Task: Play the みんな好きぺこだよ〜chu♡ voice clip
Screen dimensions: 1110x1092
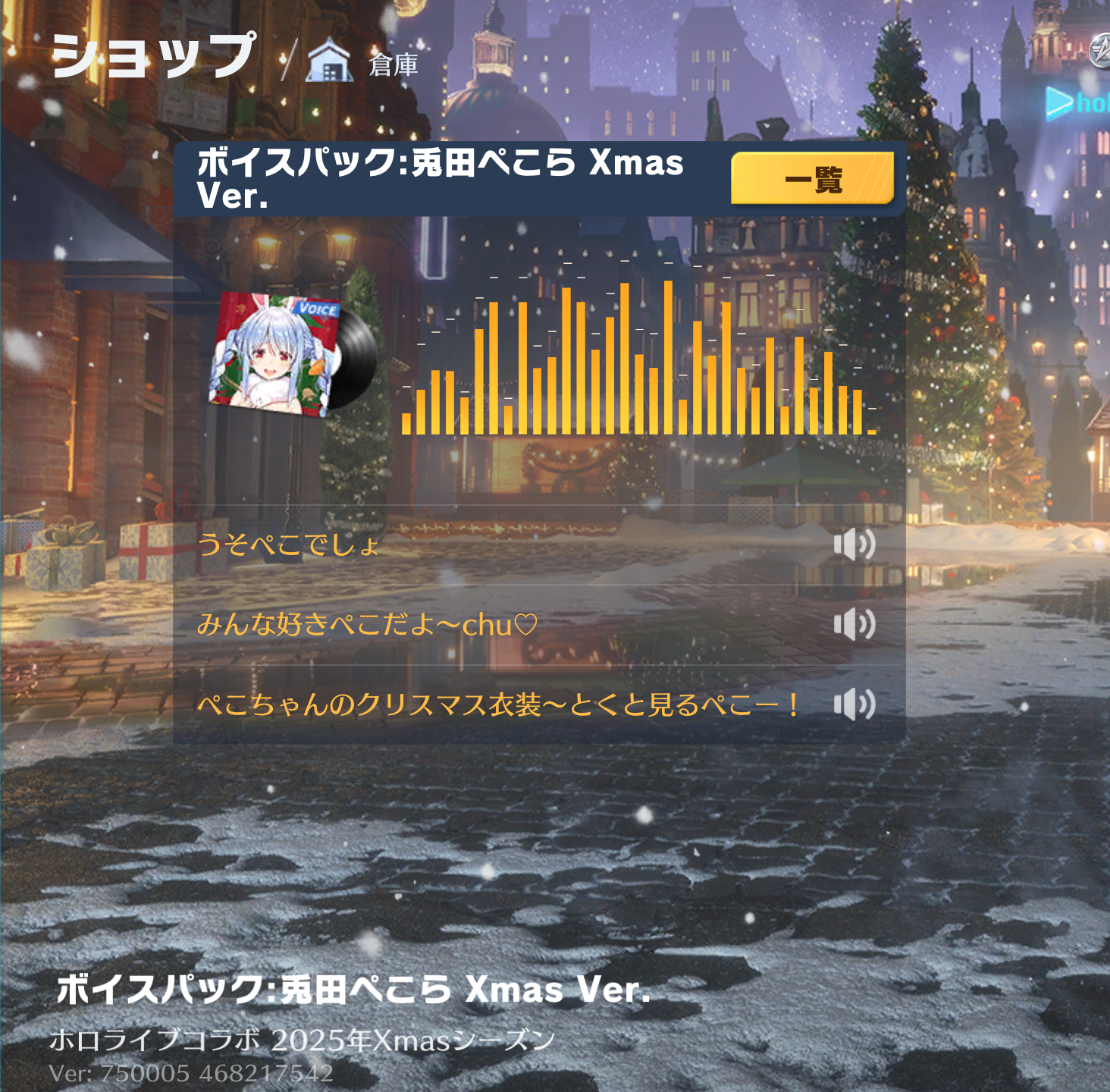Action: 854,625
